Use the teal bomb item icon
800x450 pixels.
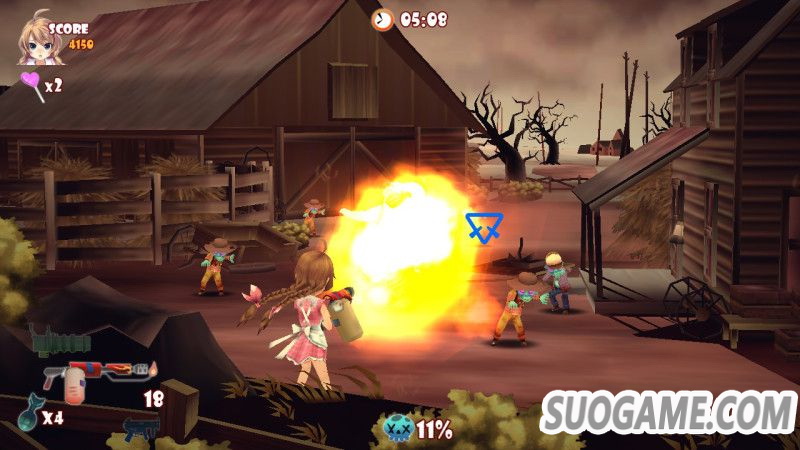(26, 415)
